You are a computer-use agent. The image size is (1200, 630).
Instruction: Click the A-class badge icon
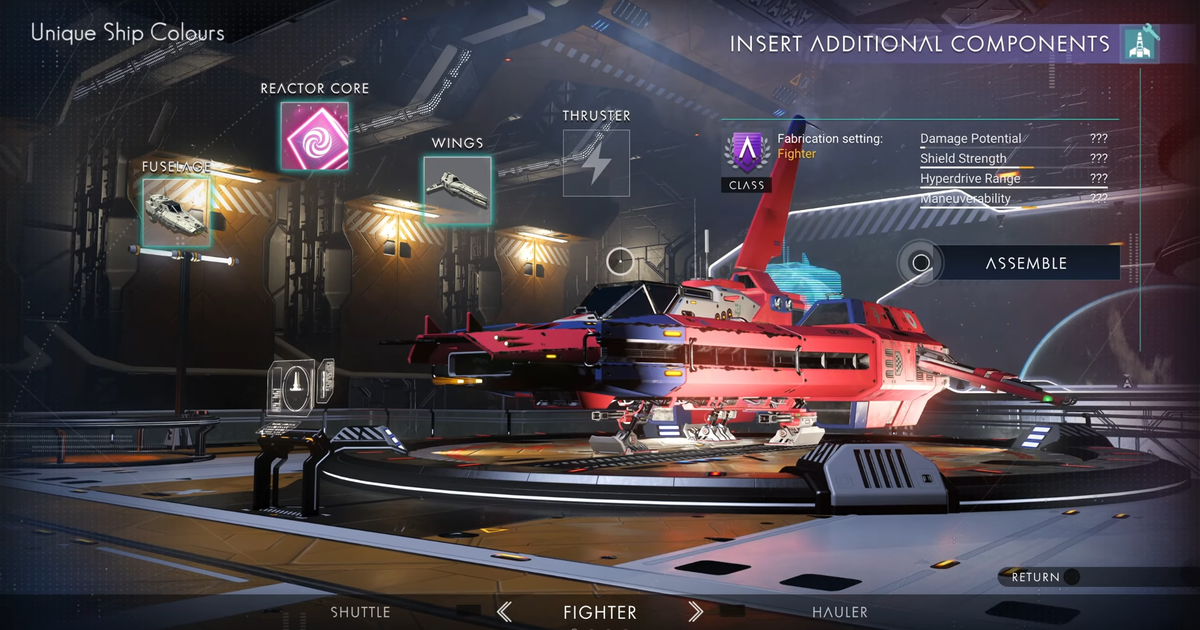746,155
